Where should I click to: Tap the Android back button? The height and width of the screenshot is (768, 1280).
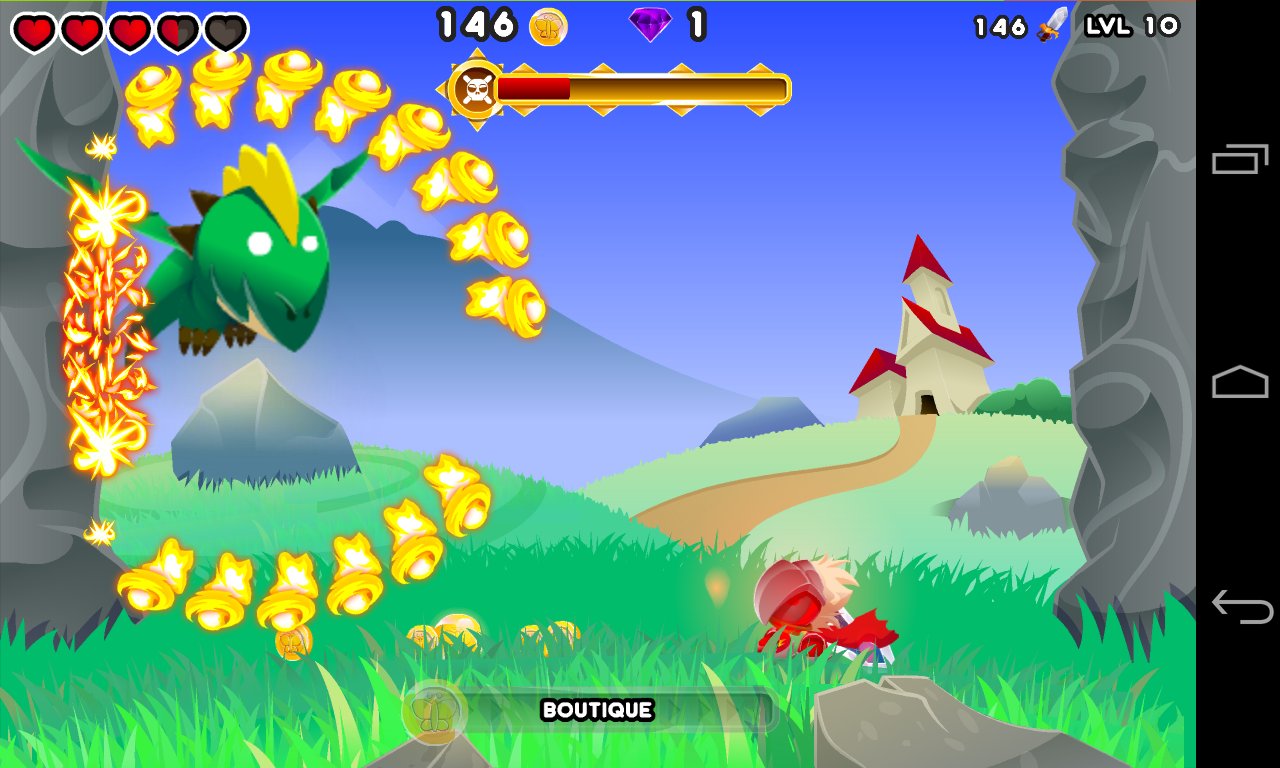point(1240,606)
